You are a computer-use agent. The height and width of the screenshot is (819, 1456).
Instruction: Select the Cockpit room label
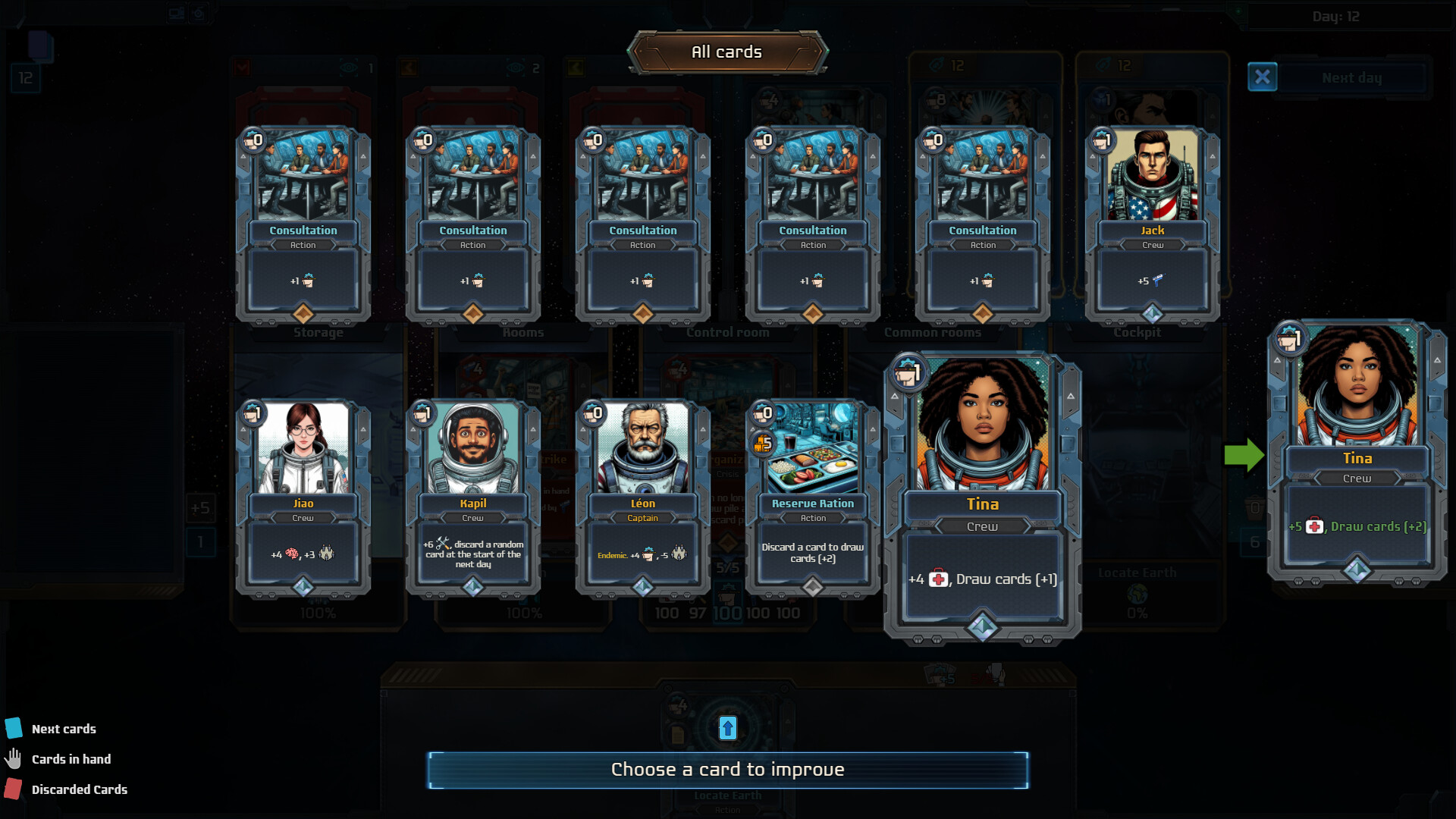pyautogui.click(x=1136, y=331)
